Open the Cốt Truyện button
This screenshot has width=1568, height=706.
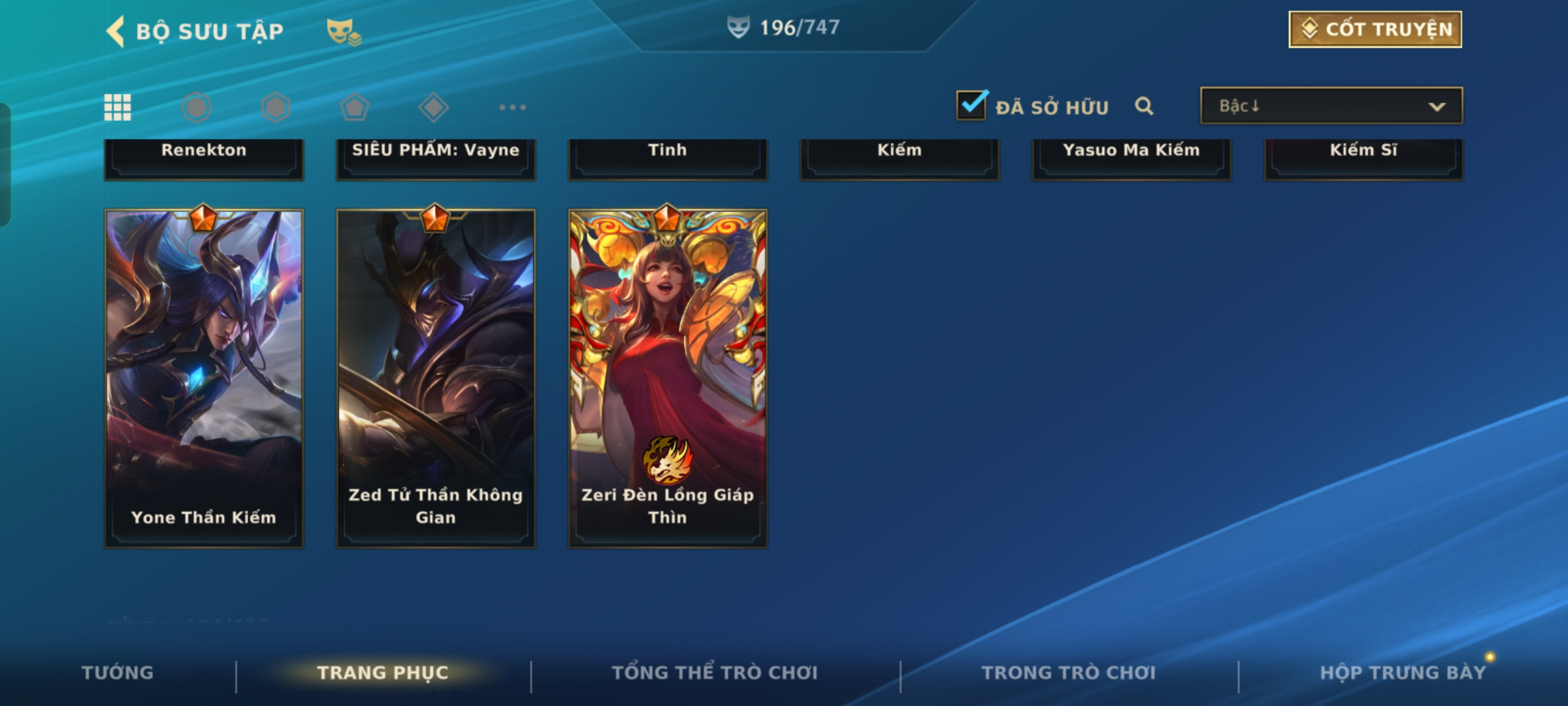[1375, 29]
